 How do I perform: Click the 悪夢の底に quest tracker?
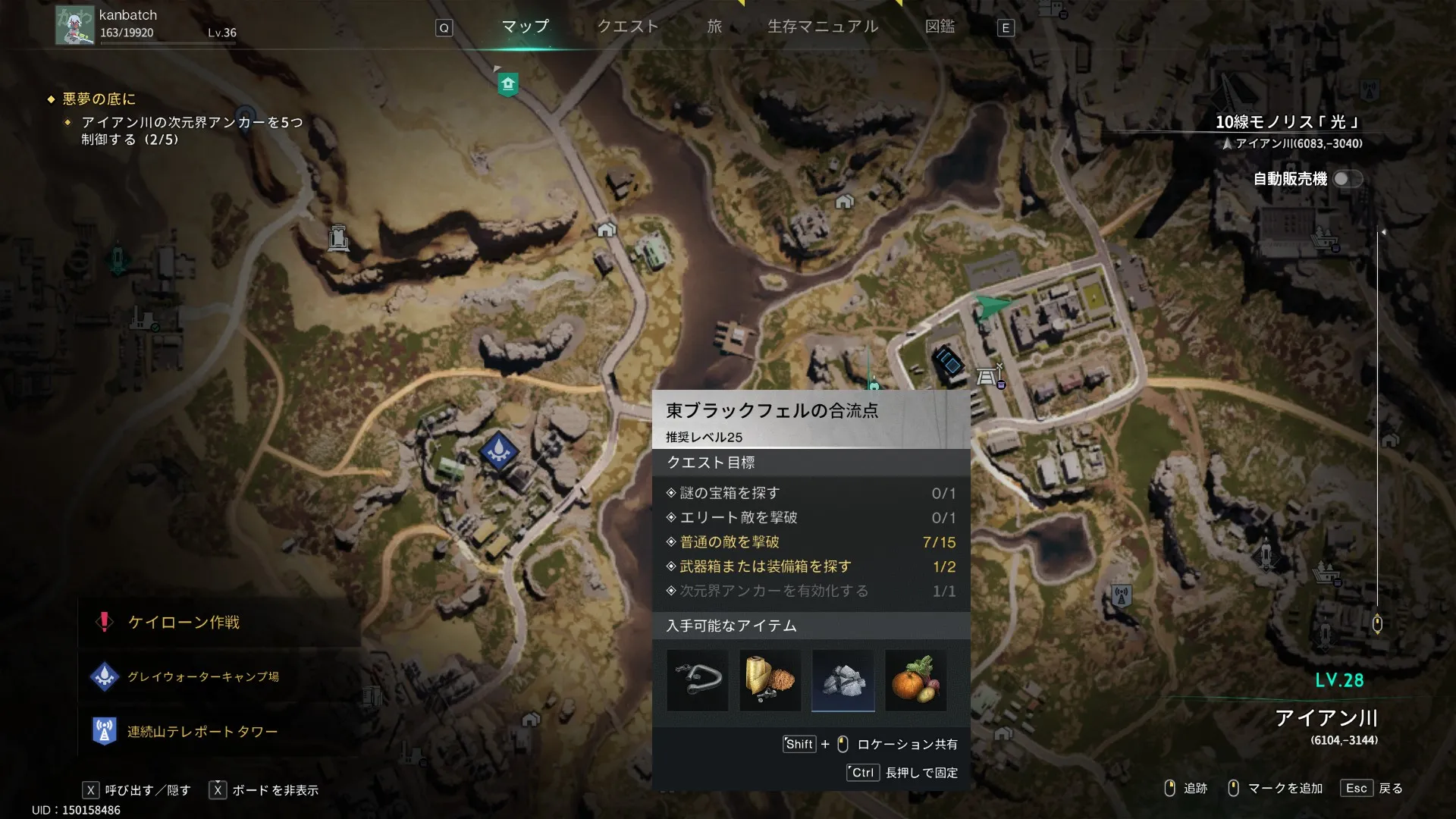point(99,99)
